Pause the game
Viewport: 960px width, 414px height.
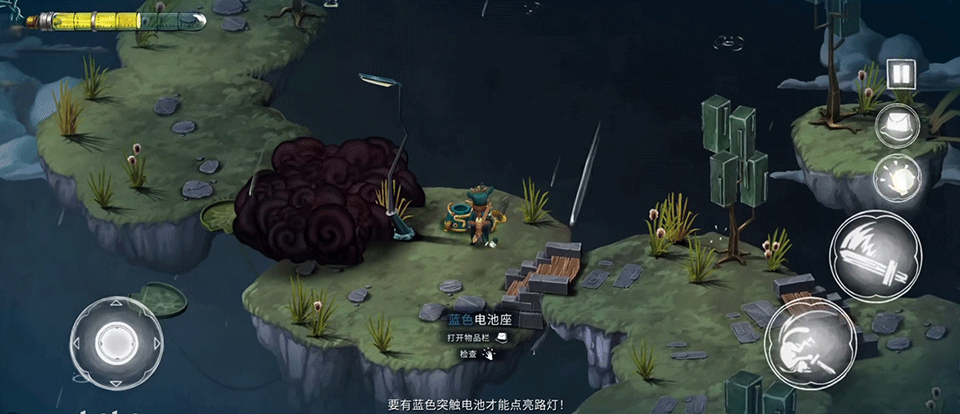[901, 73]
